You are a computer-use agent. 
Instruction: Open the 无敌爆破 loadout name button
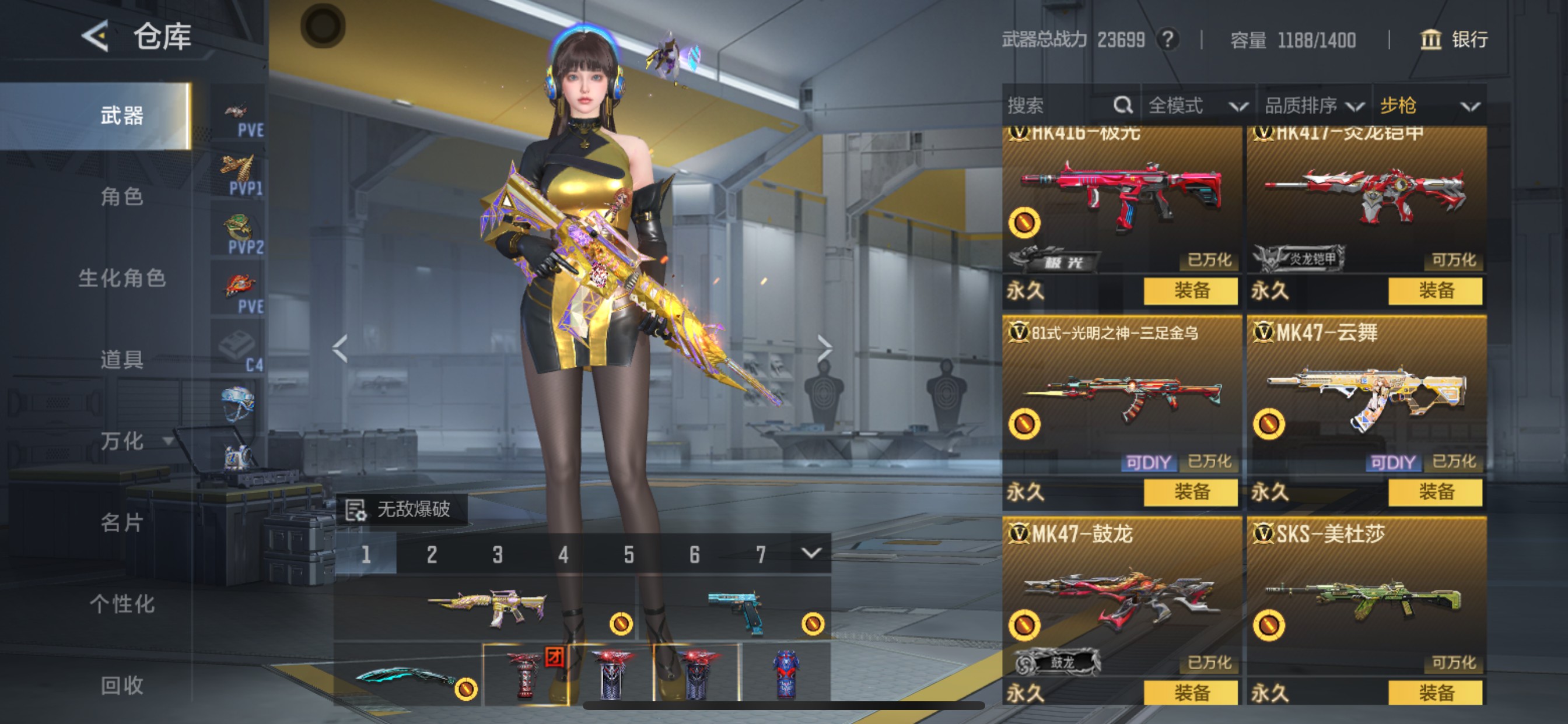pyautogui.click(x=402, y=509)
